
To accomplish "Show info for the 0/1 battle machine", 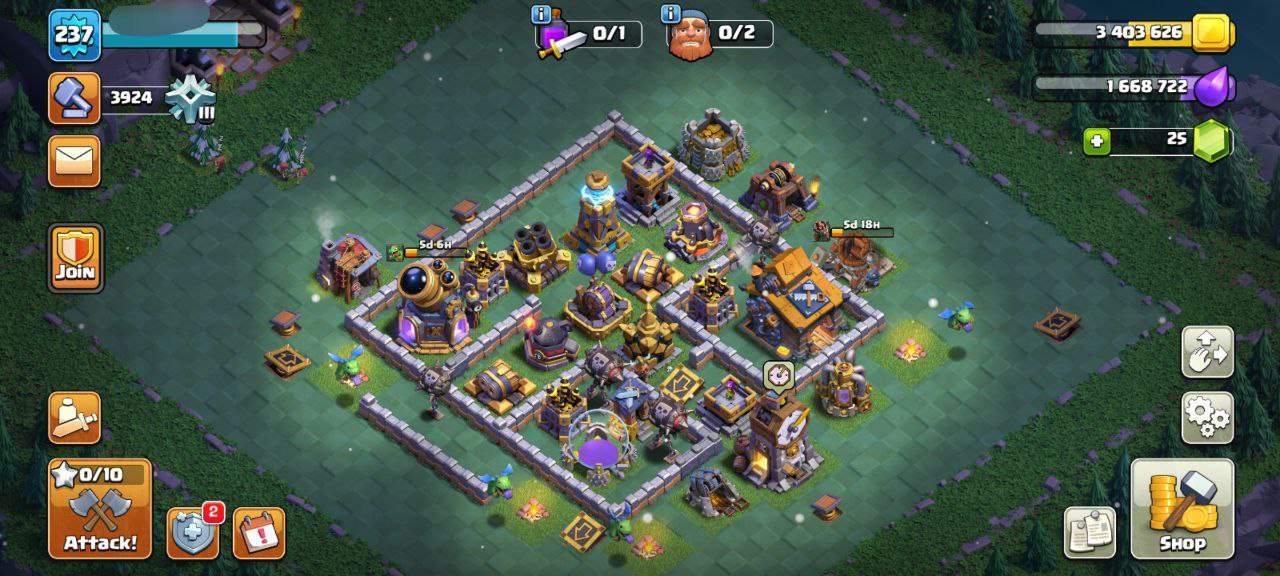I will (542, 14).
